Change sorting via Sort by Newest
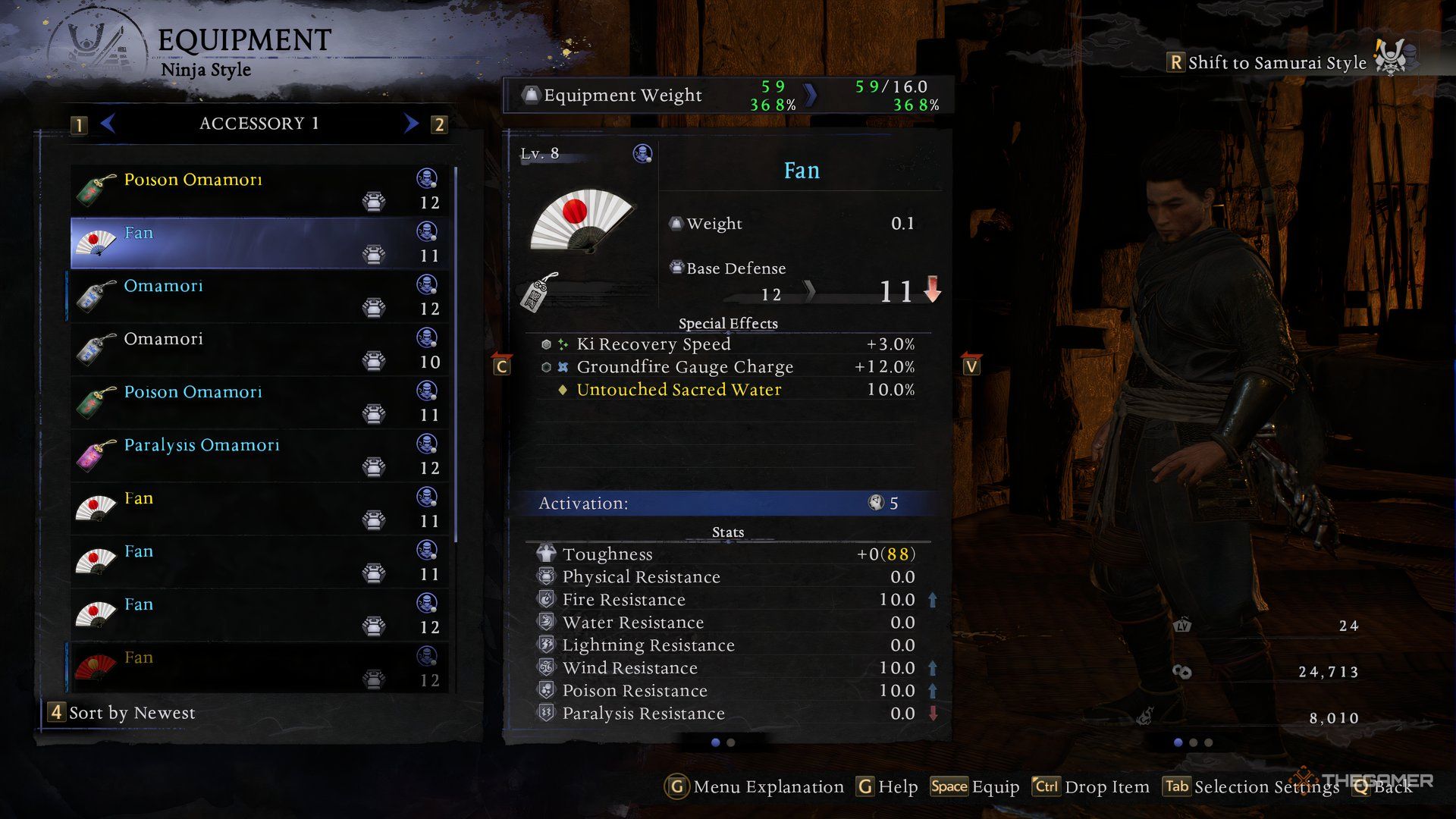 (x=123, y=713)
